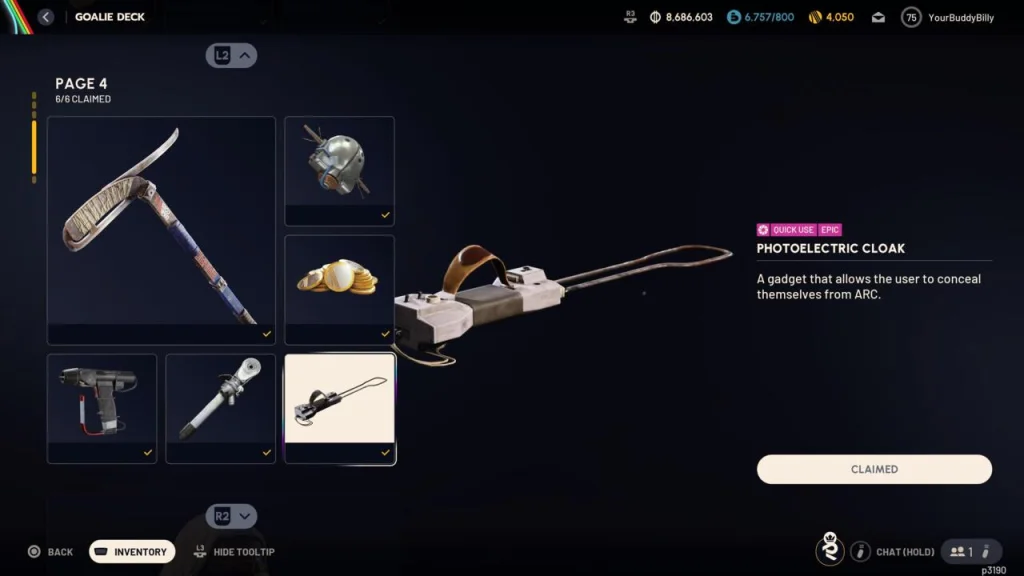
Task: Select the gold coins reward tile
Action: click(x=339, y=289)
